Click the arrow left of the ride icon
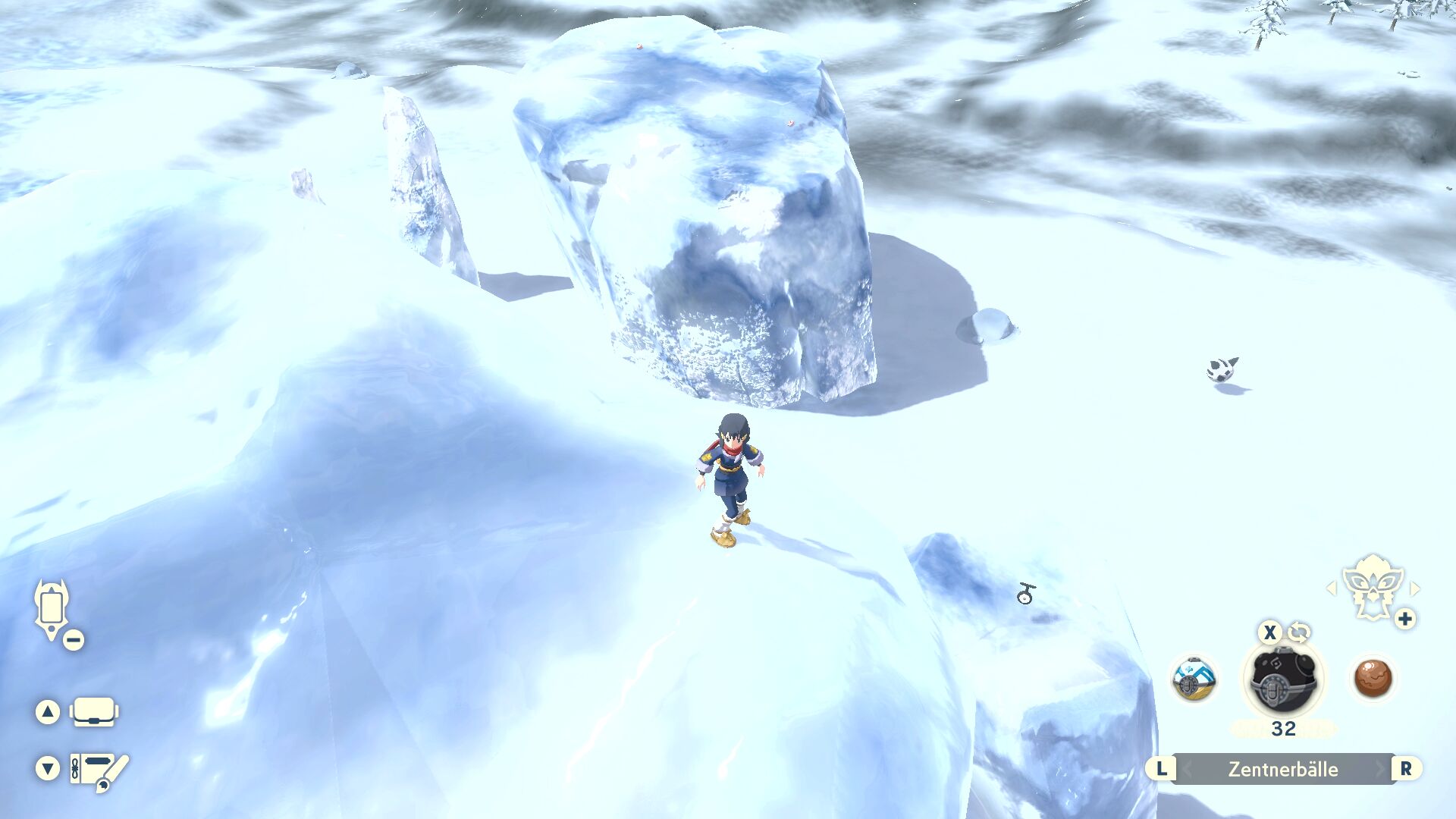This screenshot has height=819, width=1456. (1332, 588)
